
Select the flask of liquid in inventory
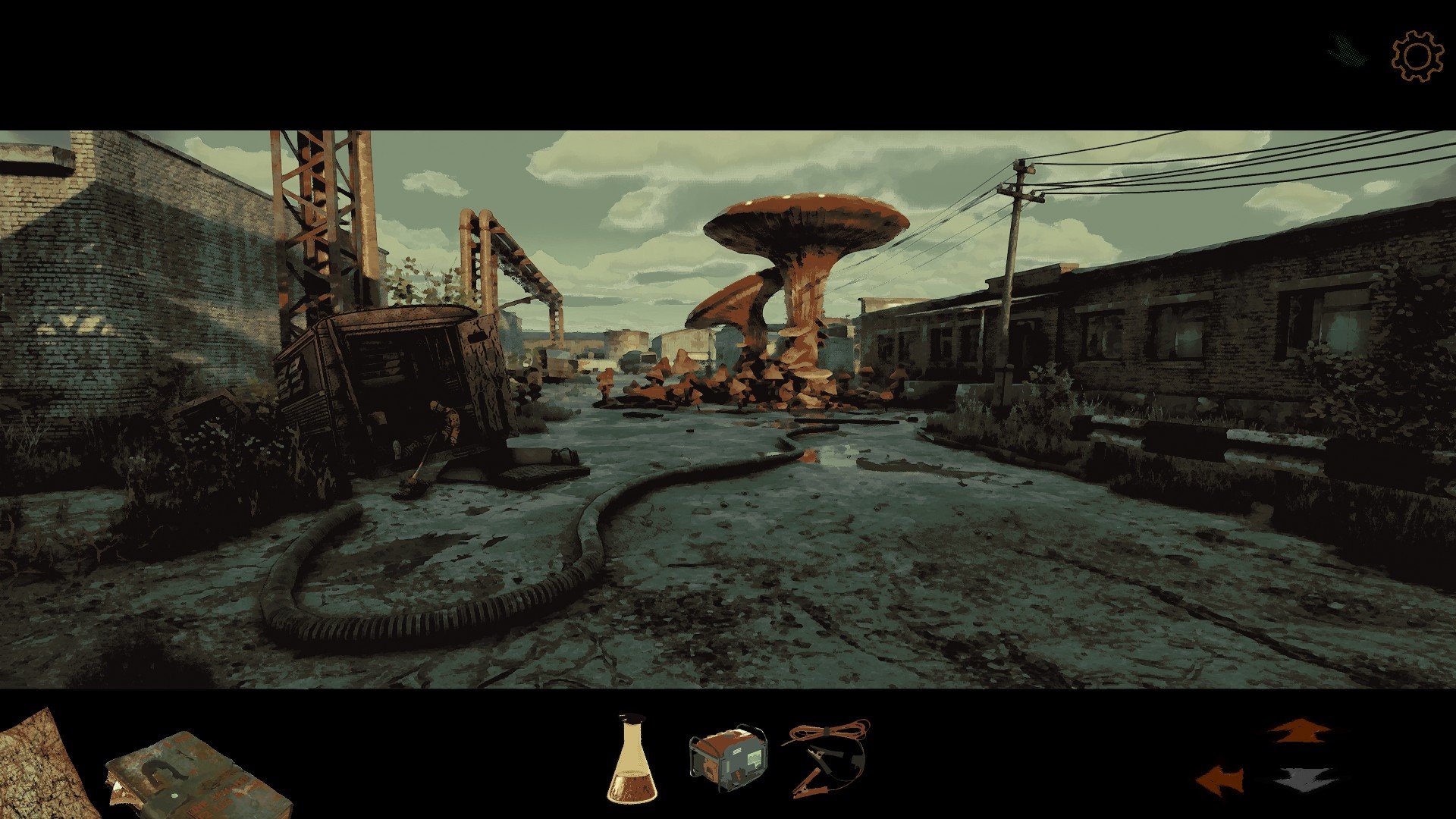[632, 760]
